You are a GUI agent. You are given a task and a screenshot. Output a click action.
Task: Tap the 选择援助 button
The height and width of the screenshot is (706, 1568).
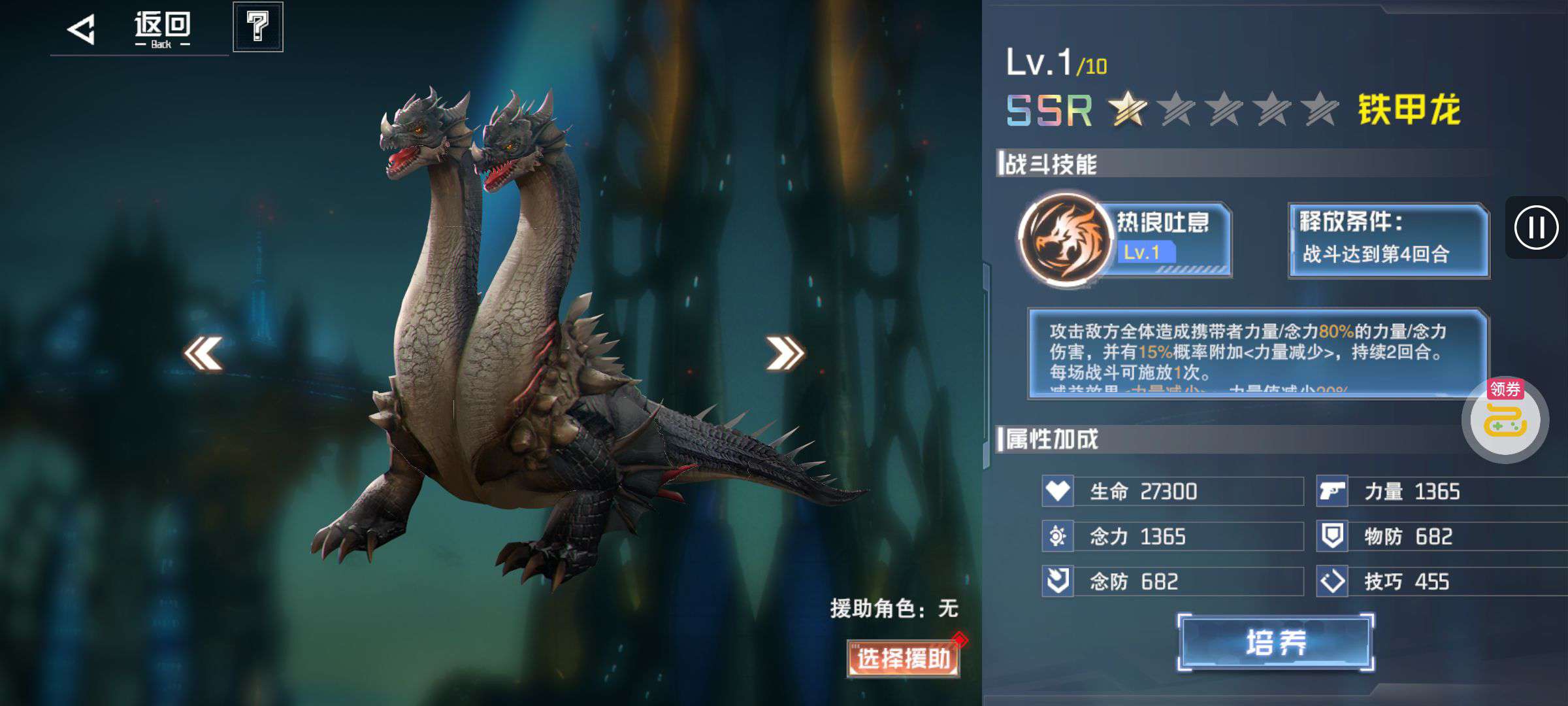(x=903, y=658)
